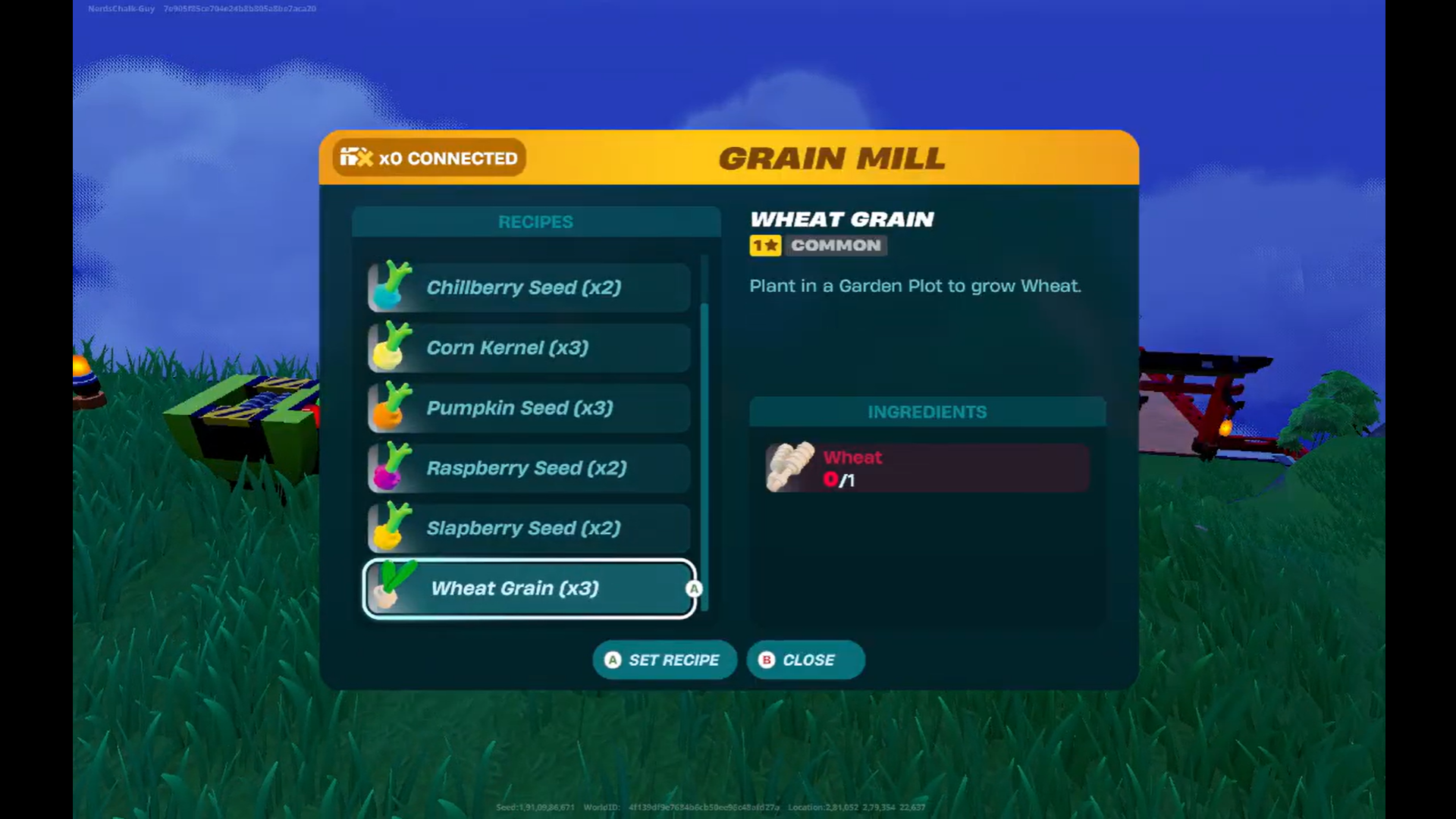Select the Raspberry Seed recipe
Screen dimensions: 1456x819
click(529, 468)
